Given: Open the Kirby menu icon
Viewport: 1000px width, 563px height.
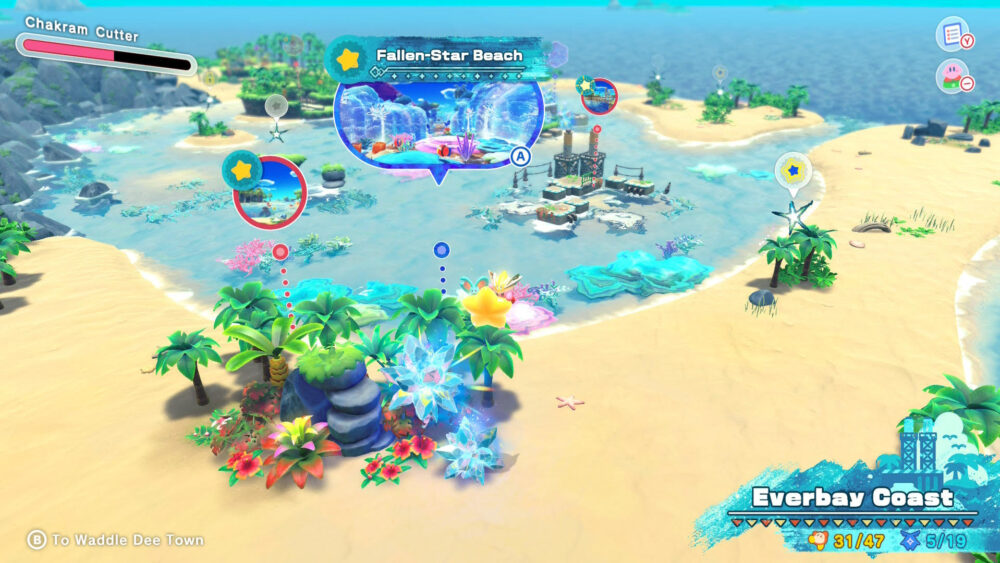Looking at the screenshot, I should pos(951,77).
